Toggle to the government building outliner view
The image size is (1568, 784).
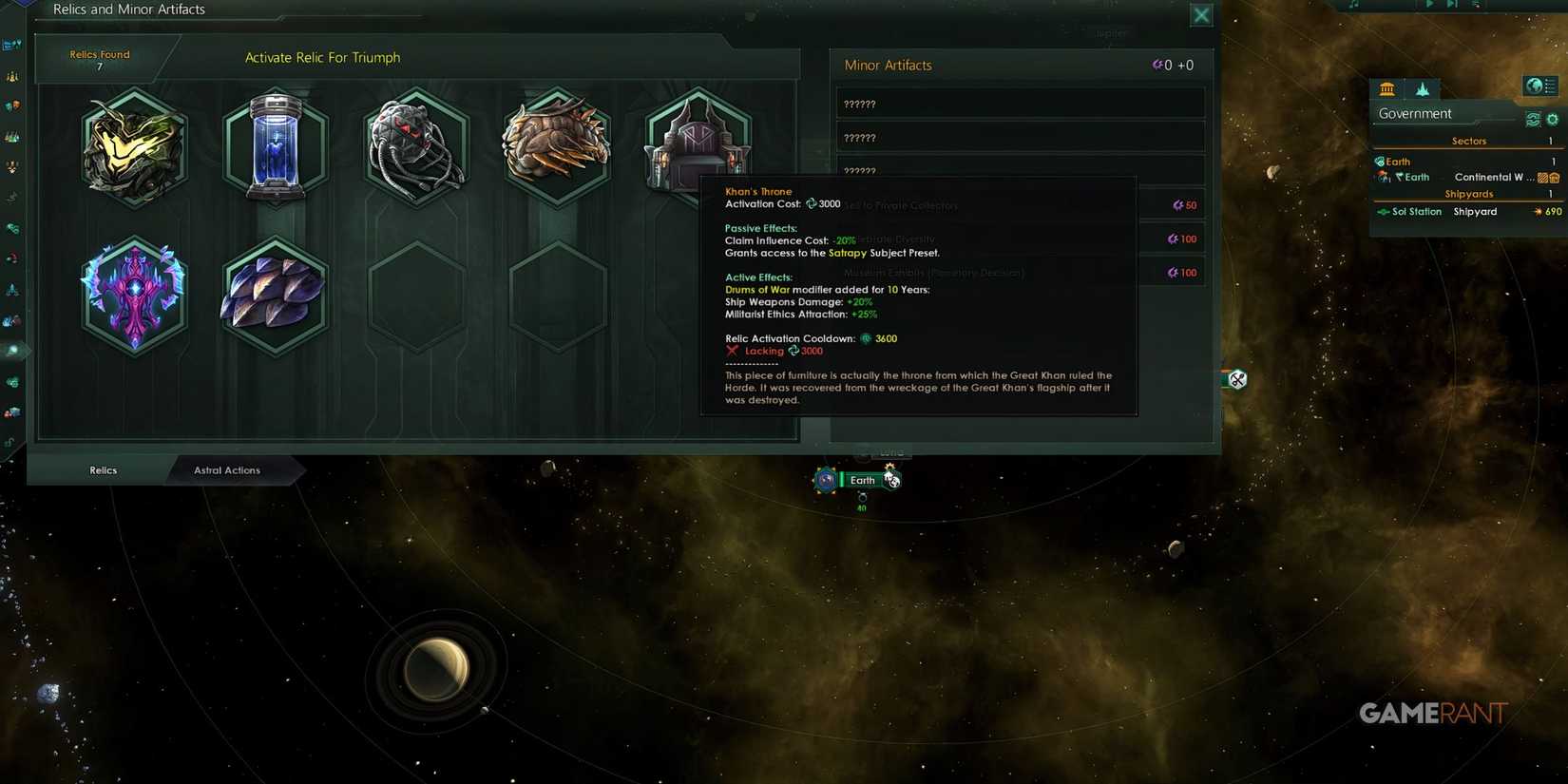pos(1387,87)
